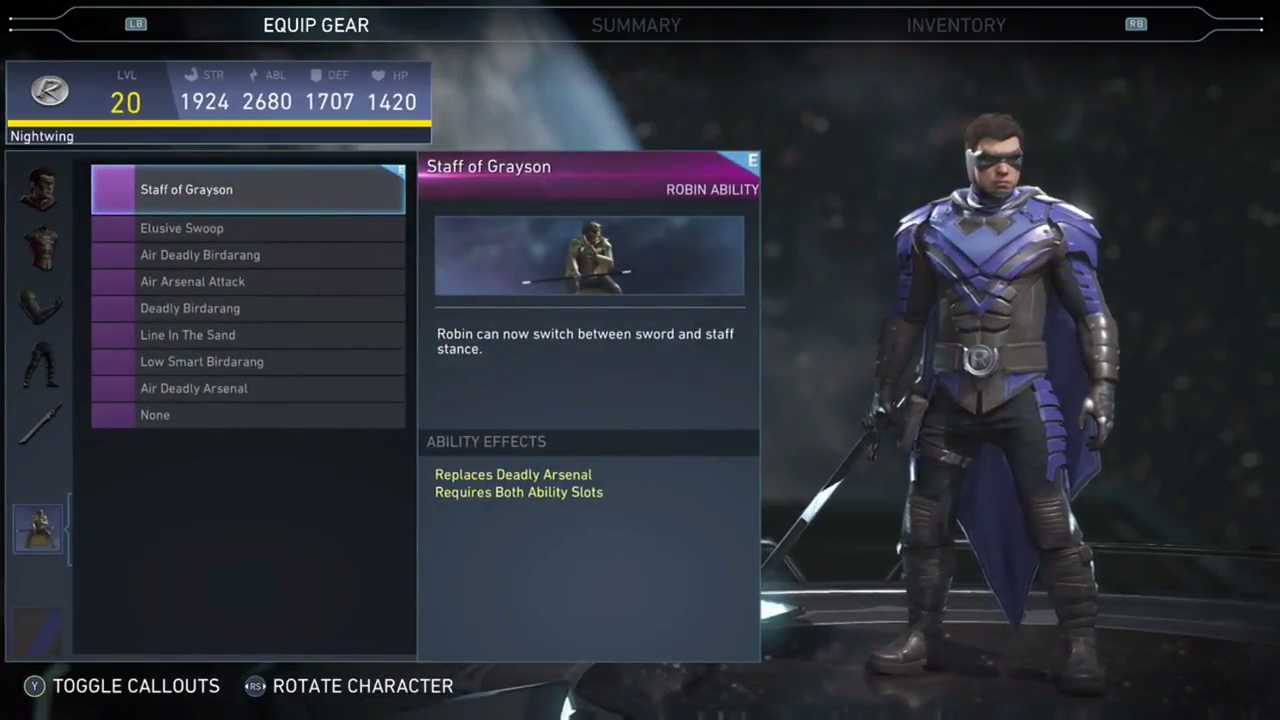Select Air Deadly Birdarang from the list
This screenshot has width=1280, height=720.
(248, 255)
